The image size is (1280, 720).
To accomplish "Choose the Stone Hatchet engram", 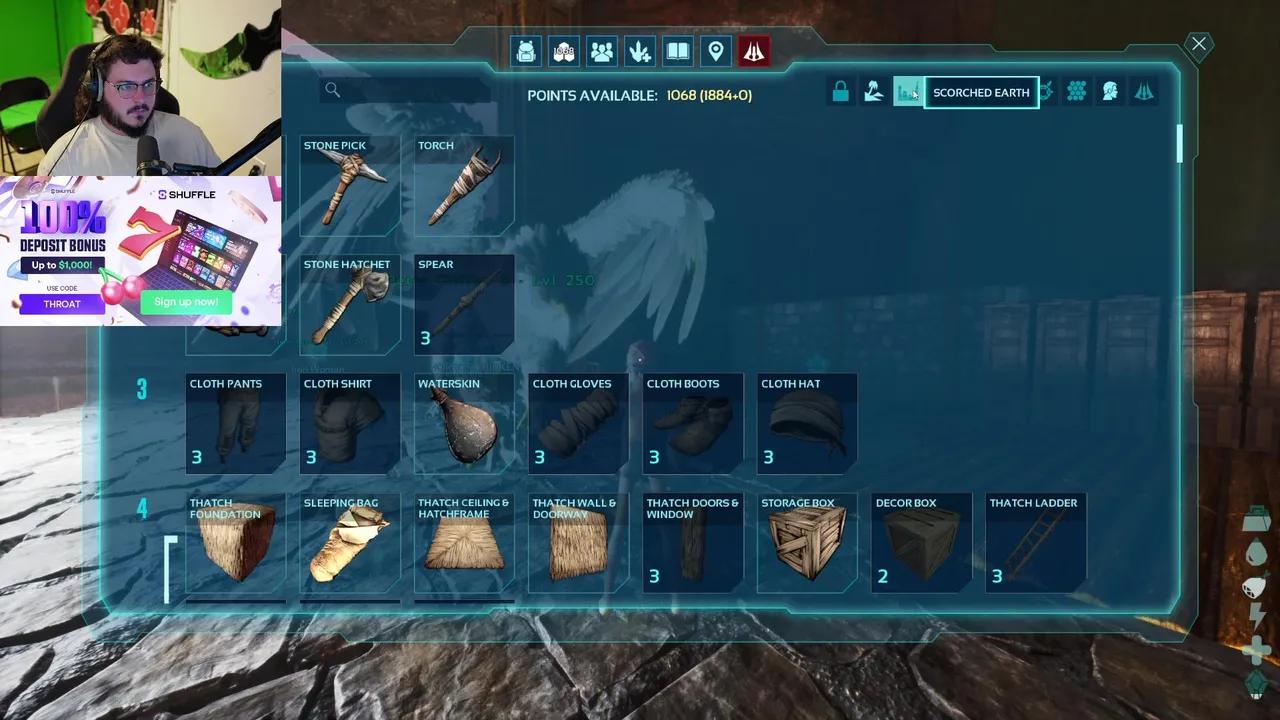I will point(349,305).
